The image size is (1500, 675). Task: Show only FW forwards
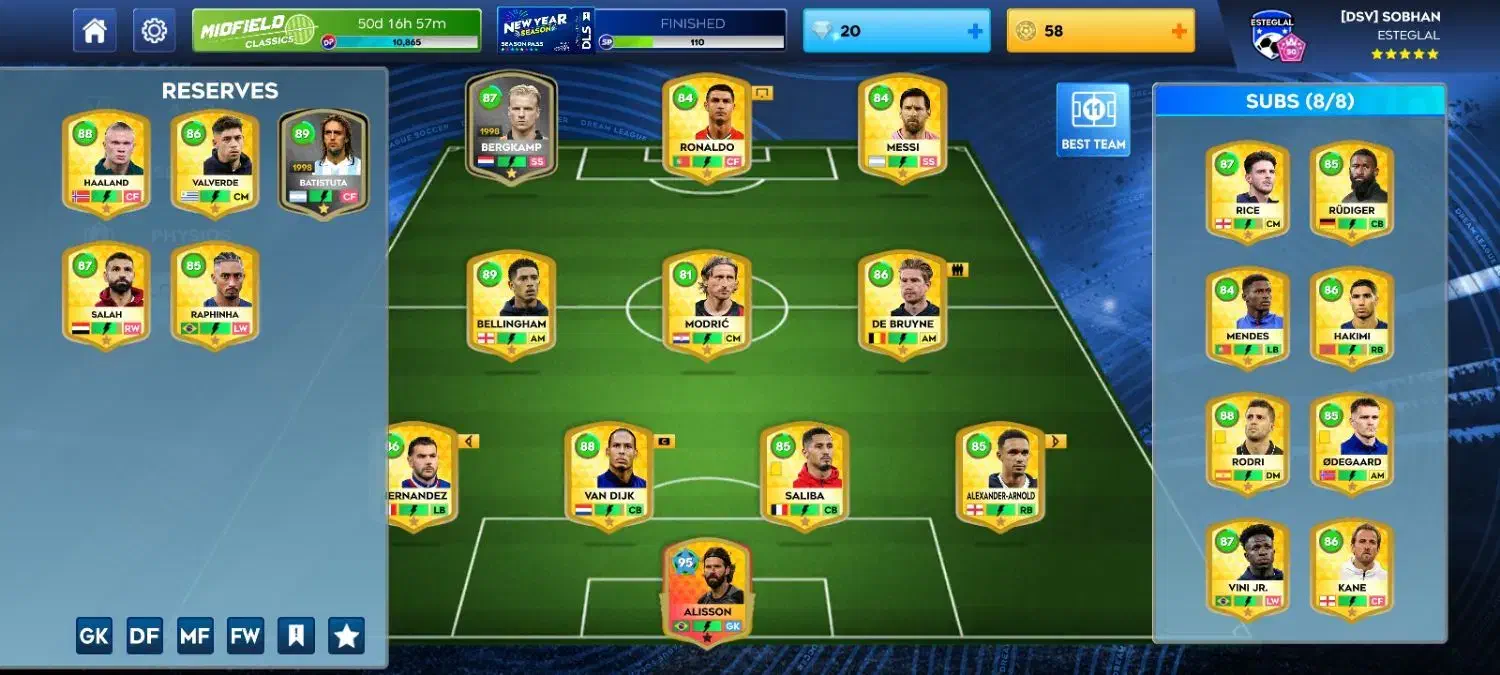(x=246, y=635)
